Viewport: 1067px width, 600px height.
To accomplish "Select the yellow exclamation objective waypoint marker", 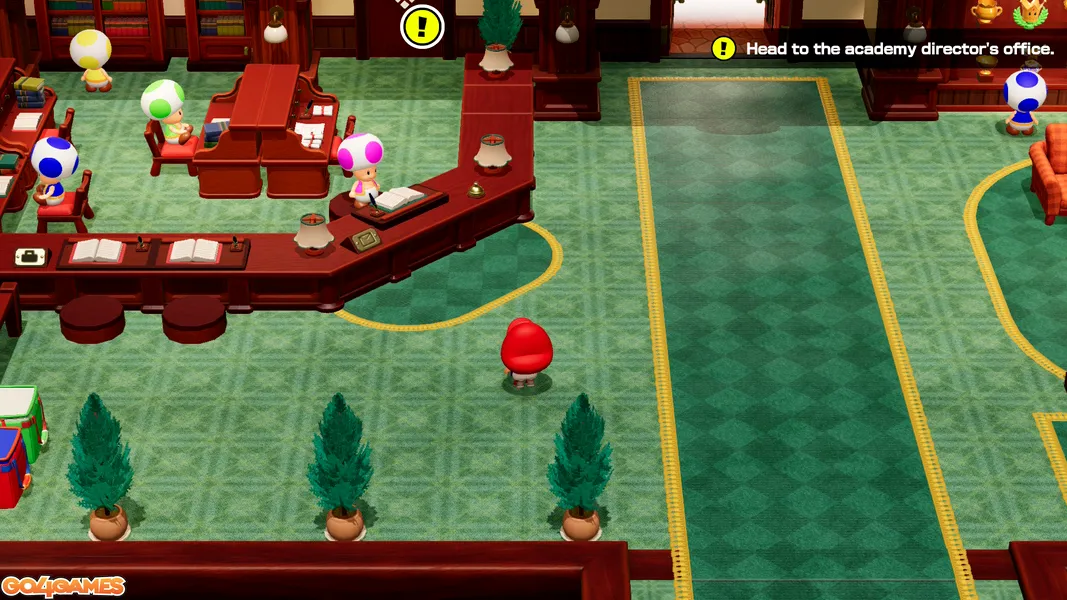I will 422,26.
